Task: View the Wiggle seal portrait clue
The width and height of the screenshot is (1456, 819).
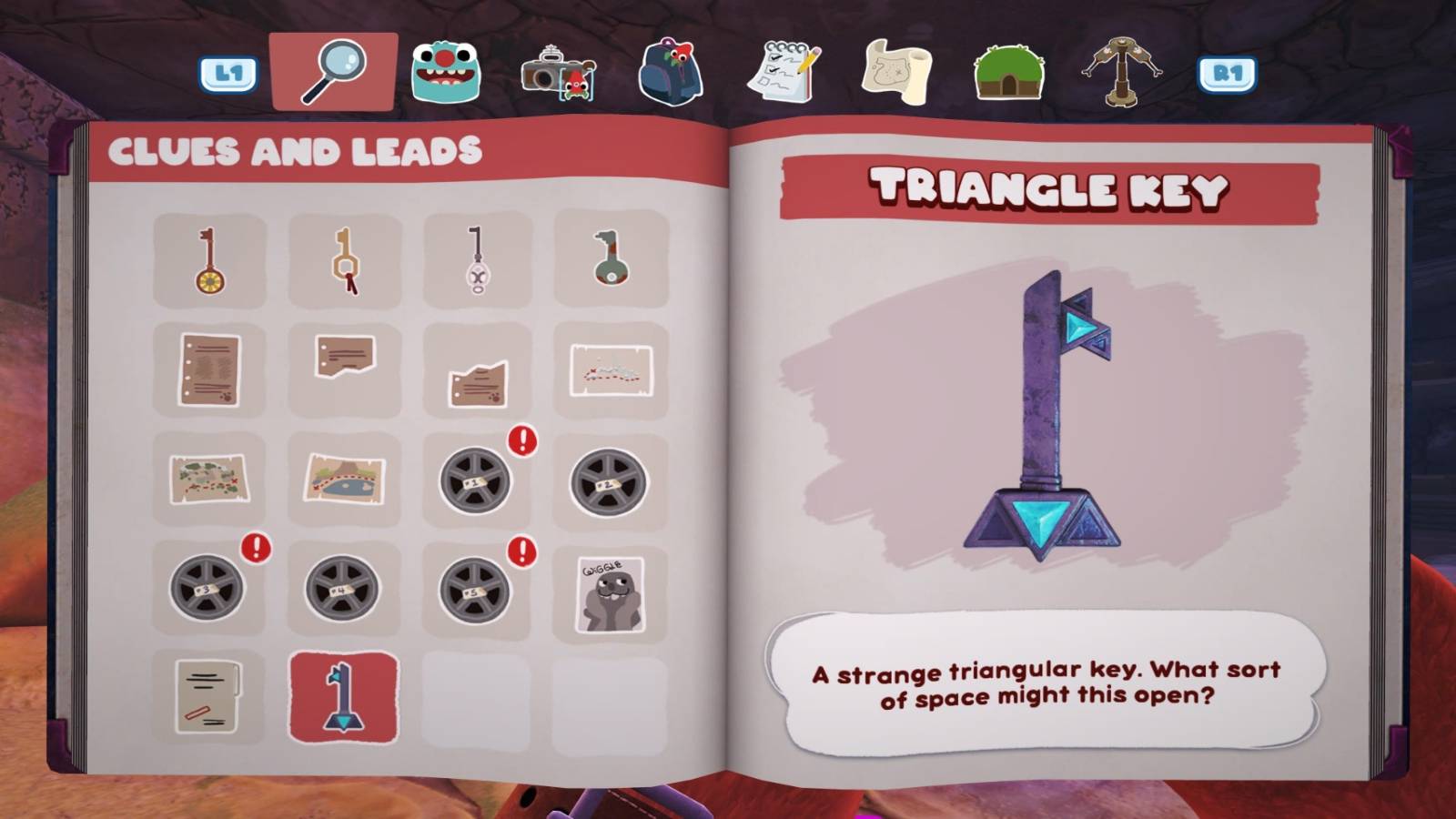Action: (610, 587)
